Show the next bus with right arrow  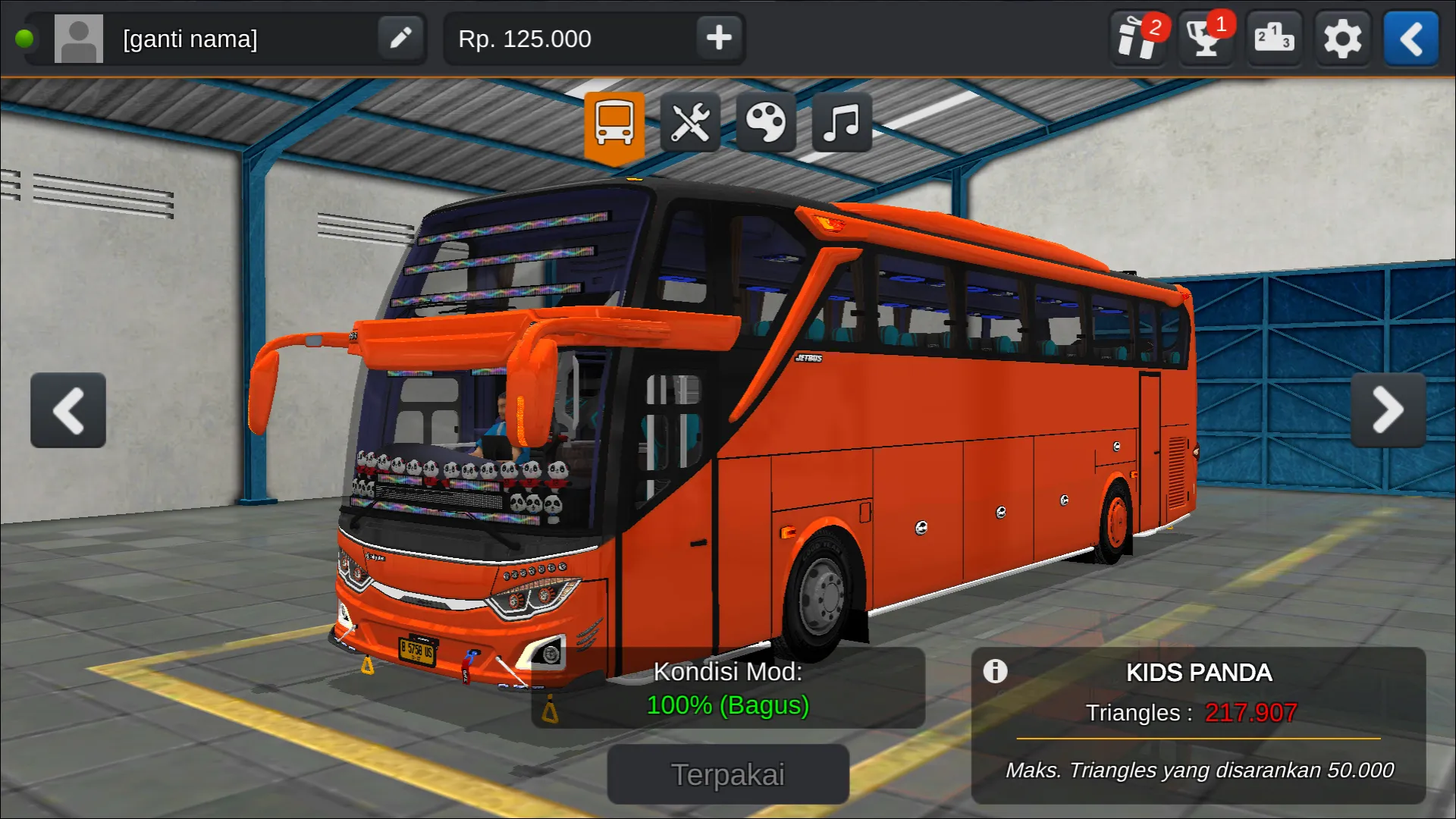1388,410
